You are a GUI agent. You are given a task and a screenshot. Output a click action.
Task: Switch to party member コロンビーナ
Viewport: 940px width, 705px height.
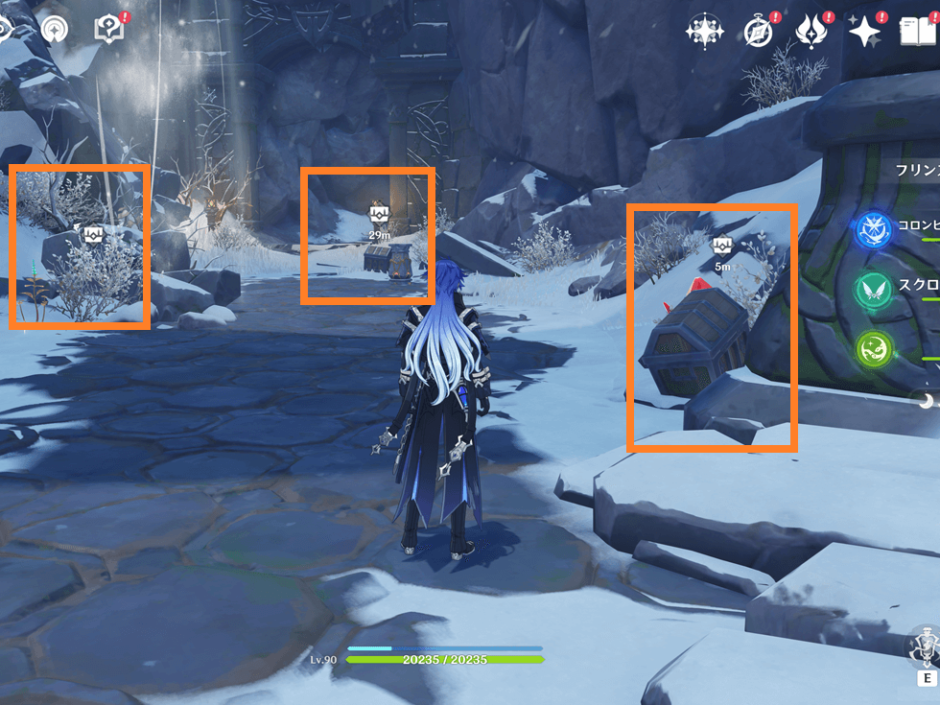pos(873,229)
